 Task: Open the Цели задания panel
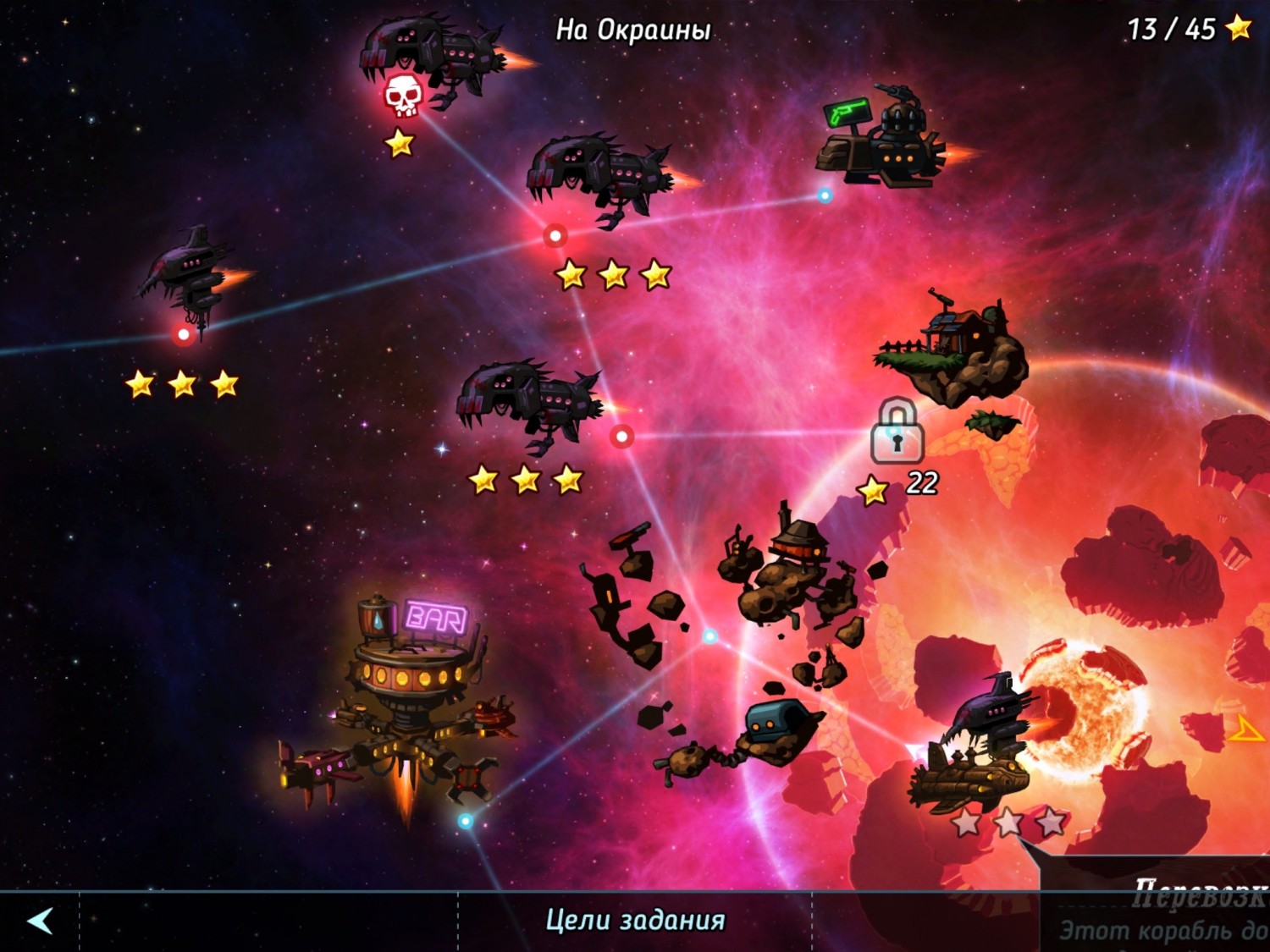(635, 921)
